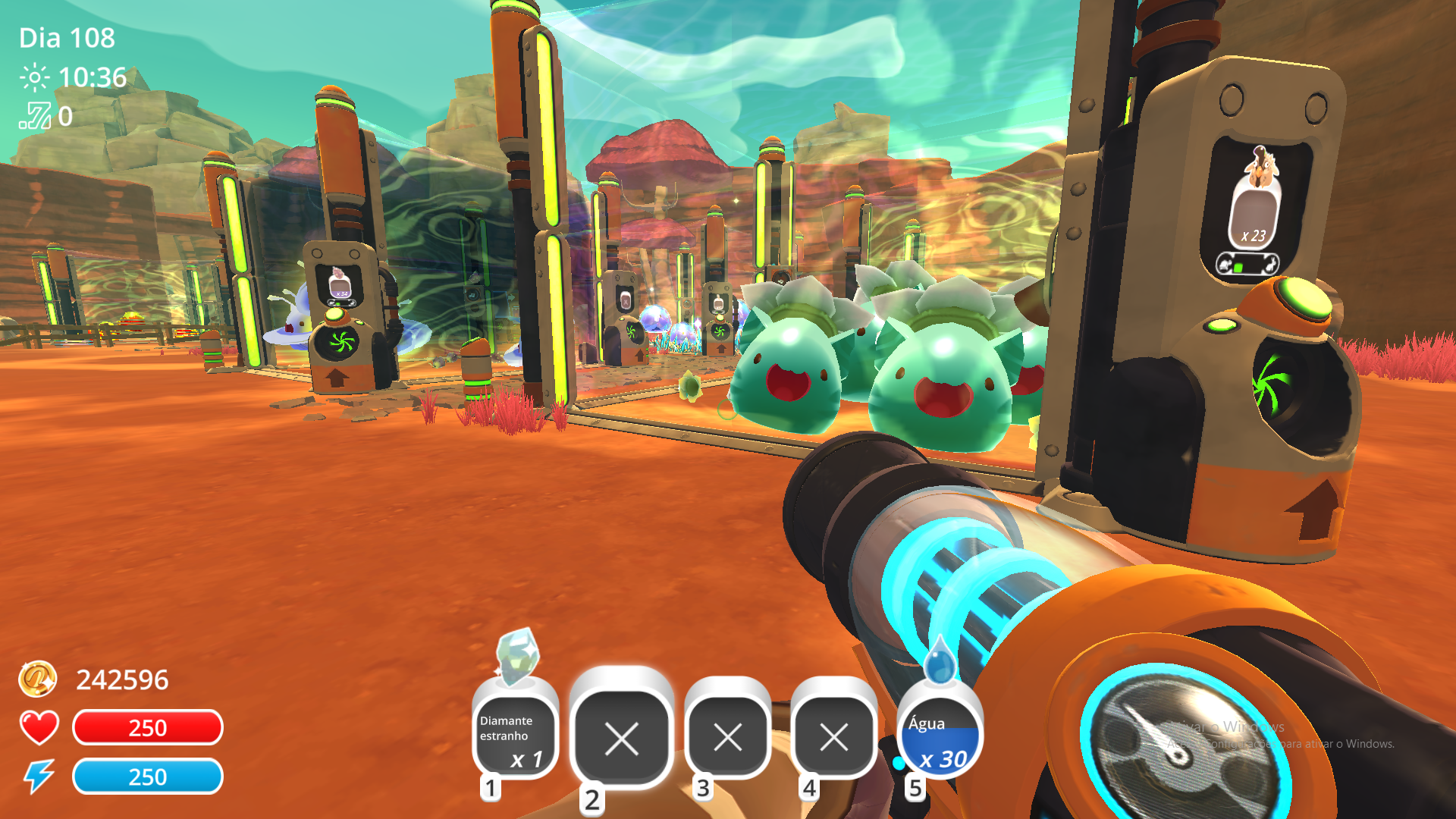The image size is (1456, 819).
Task: Click the x34 food counter on the distant corral display
Action: [x=342, y=294]
